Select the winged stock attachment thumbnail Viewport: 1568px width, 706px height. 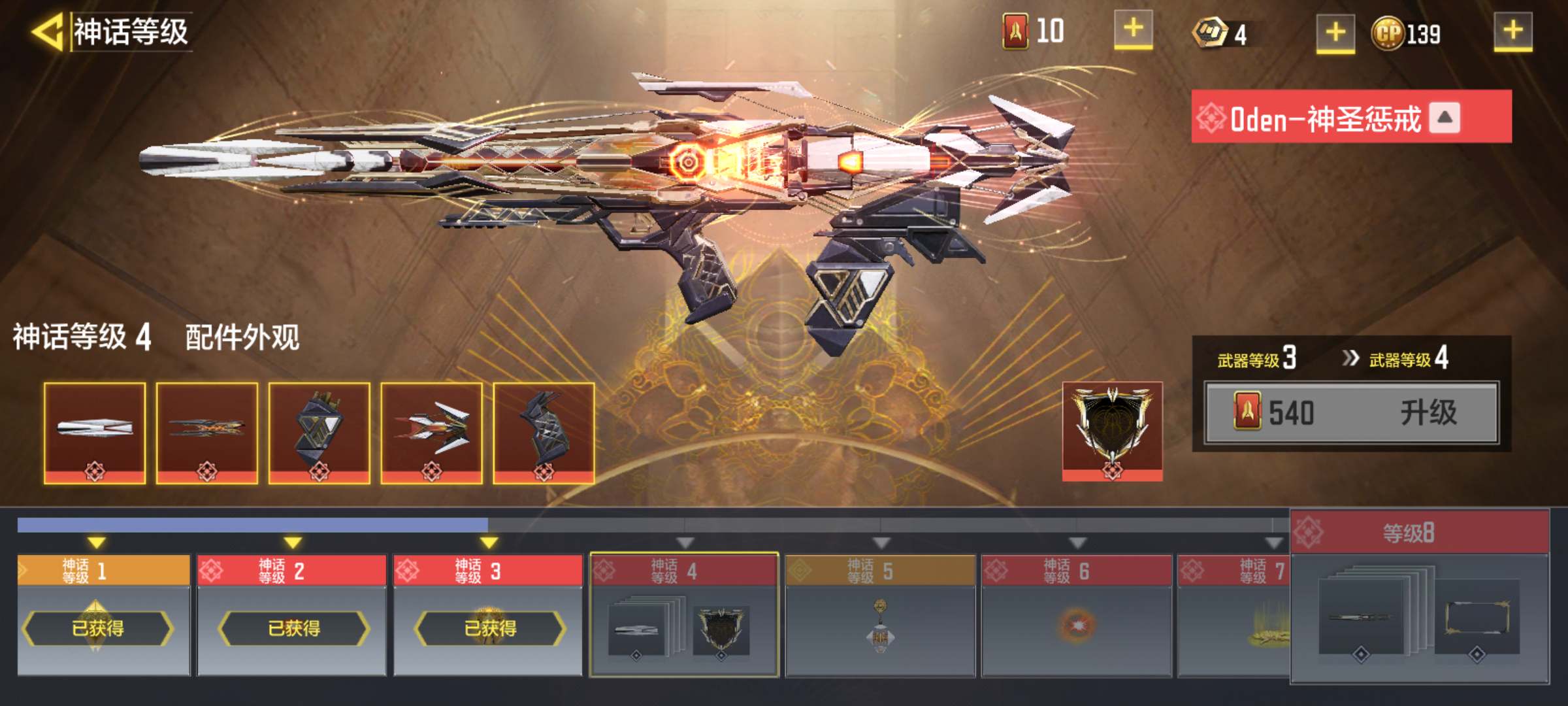(x=431, y=433)
